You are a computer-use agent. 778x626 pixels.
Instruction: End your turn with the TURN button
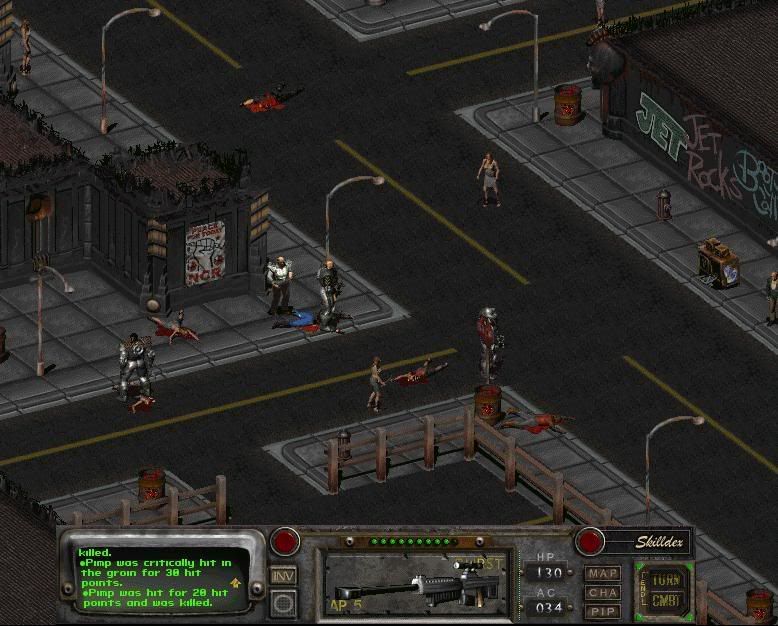(x=665, y=579)
